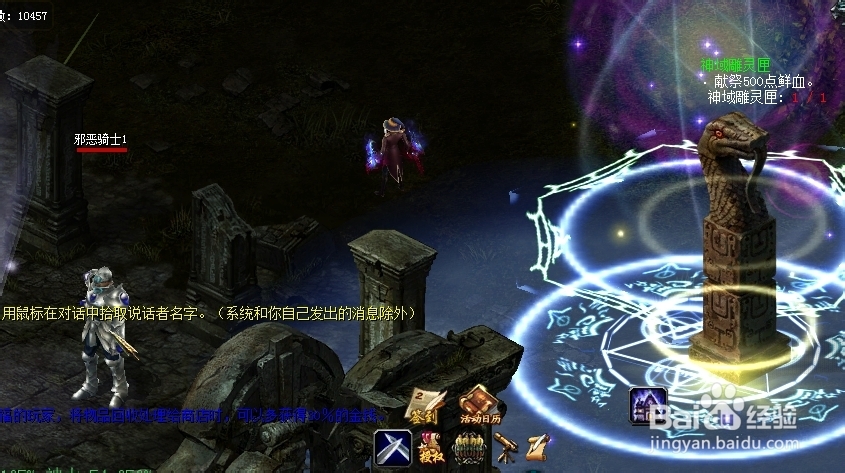Open the 活动日历 activity calendar

point(479,404)
